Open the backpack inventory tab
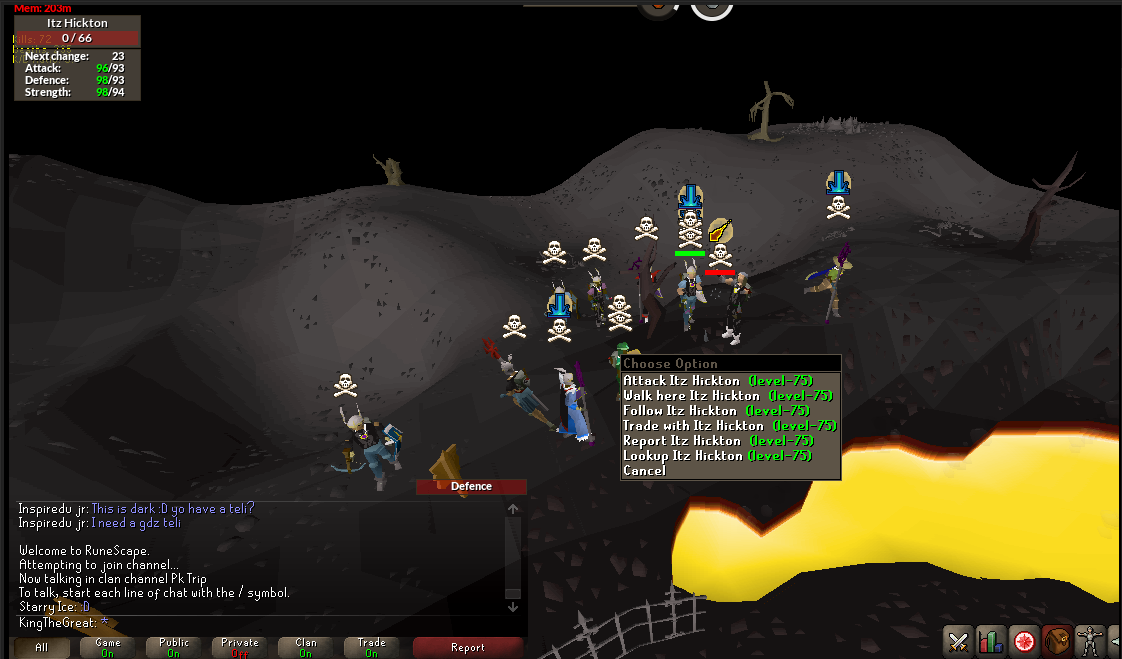Viewport: 1122px width, 659px height. coord(1057,640)
